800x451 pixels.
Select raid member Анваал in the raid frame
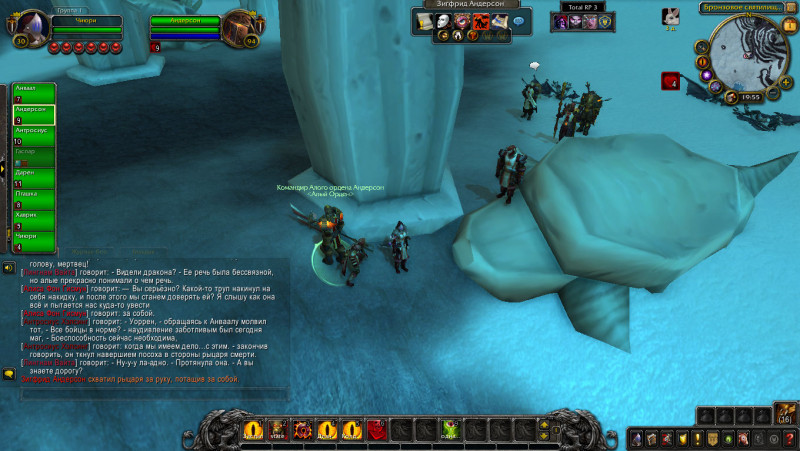[x=33, y=93]
